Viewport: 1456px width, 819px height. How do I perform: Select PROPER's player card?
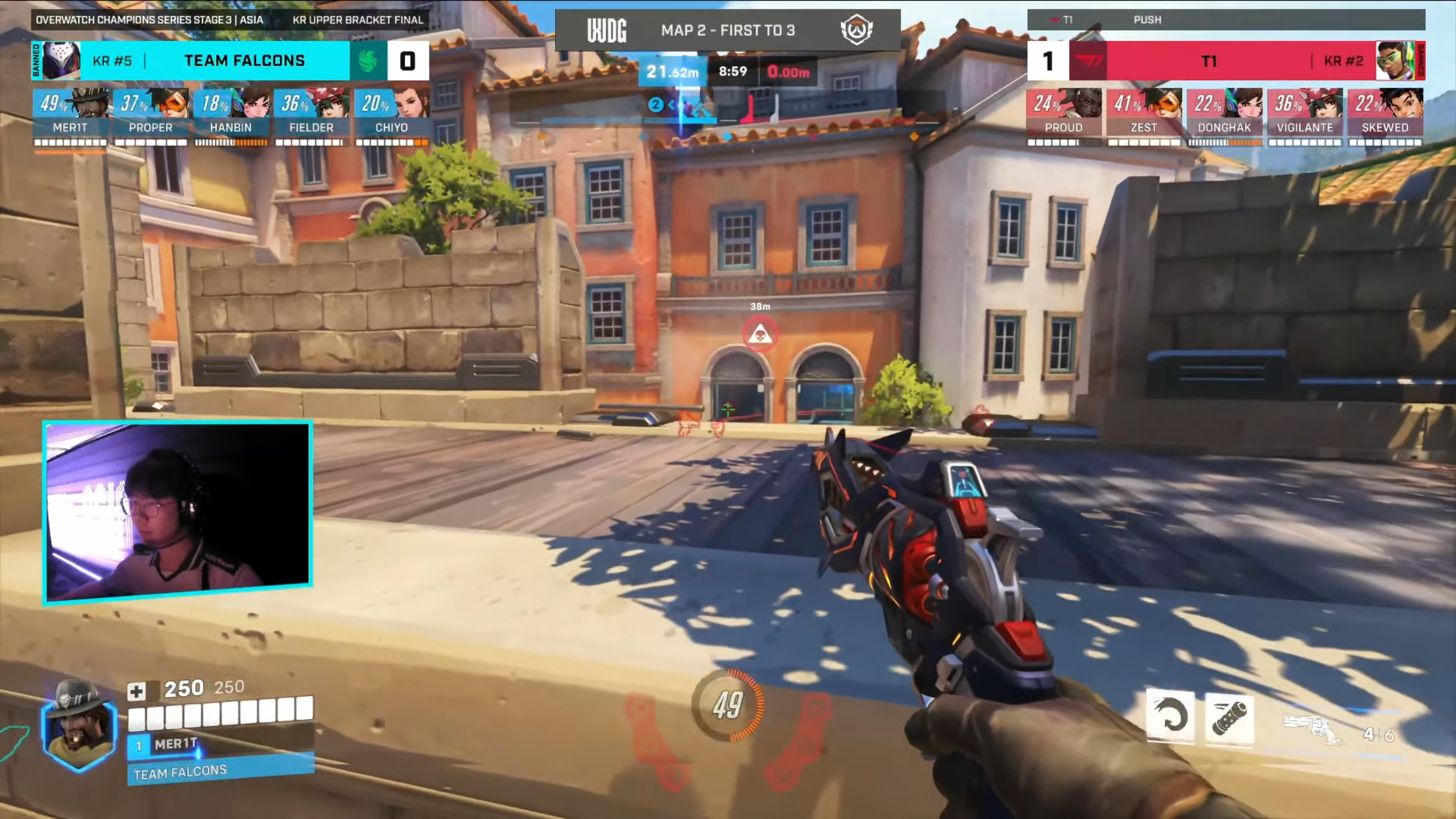150,117
